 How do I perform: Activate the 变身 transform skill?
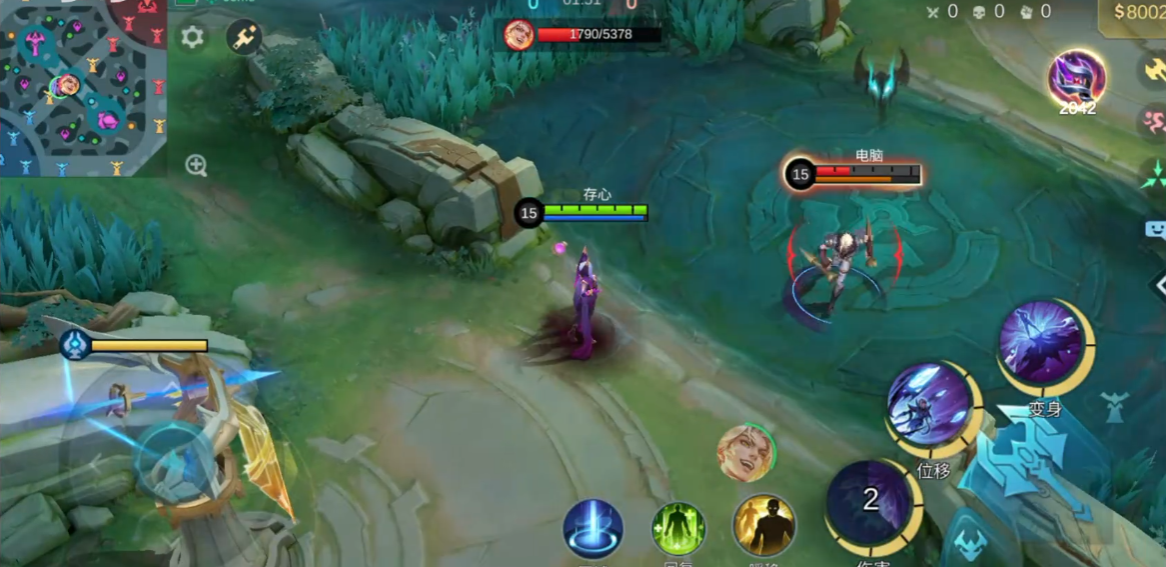[x=1044, y=345]
